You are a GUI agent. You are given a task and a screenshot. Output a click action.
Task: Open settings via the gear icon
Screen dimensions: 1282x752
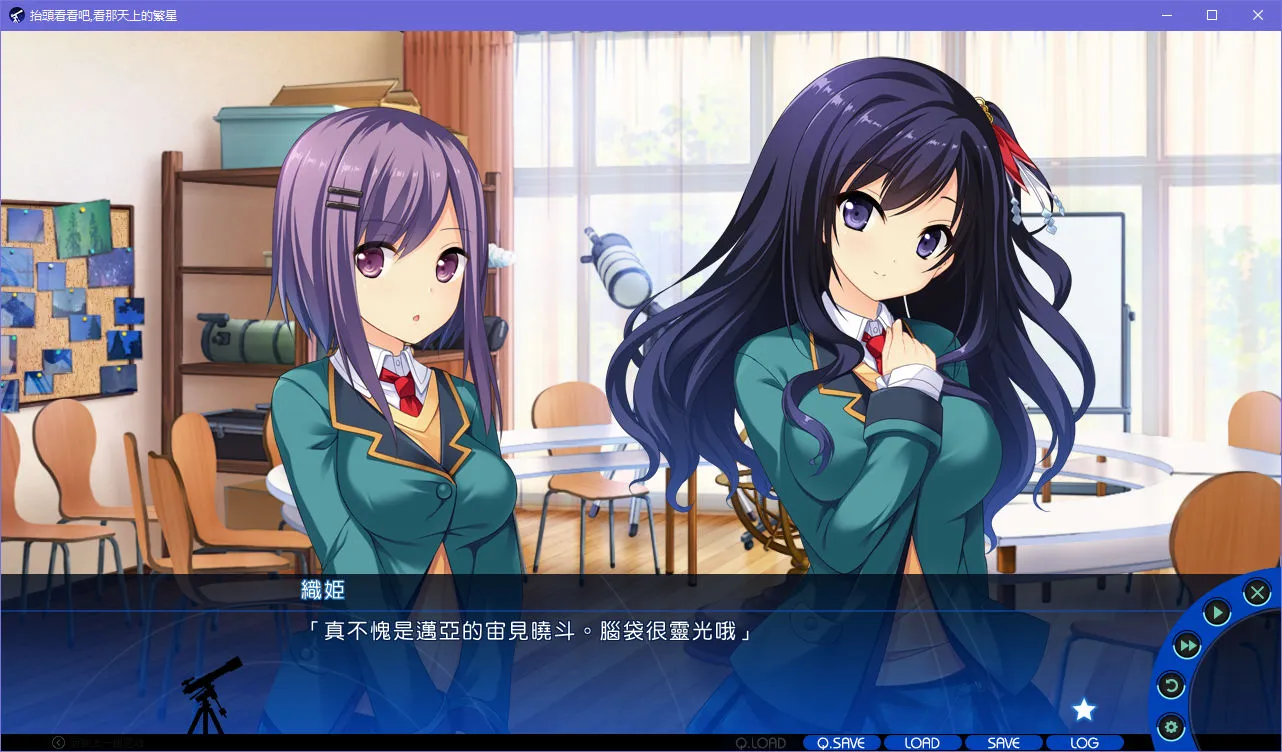(1169, 726)
